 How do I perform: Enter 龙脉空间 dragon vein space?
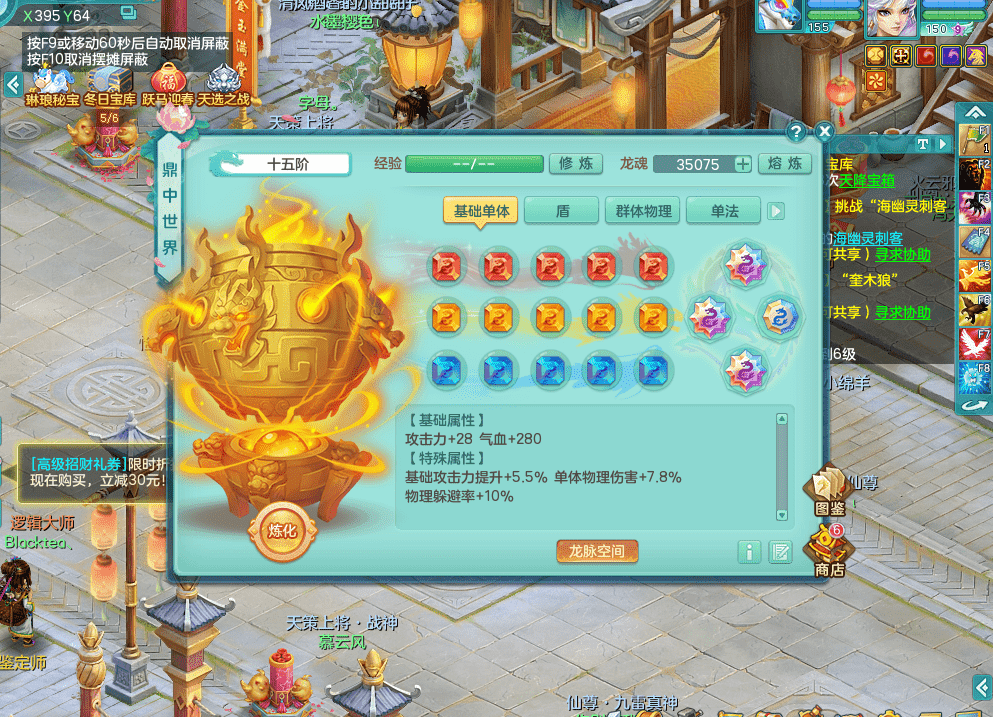(x=597, y=551)
